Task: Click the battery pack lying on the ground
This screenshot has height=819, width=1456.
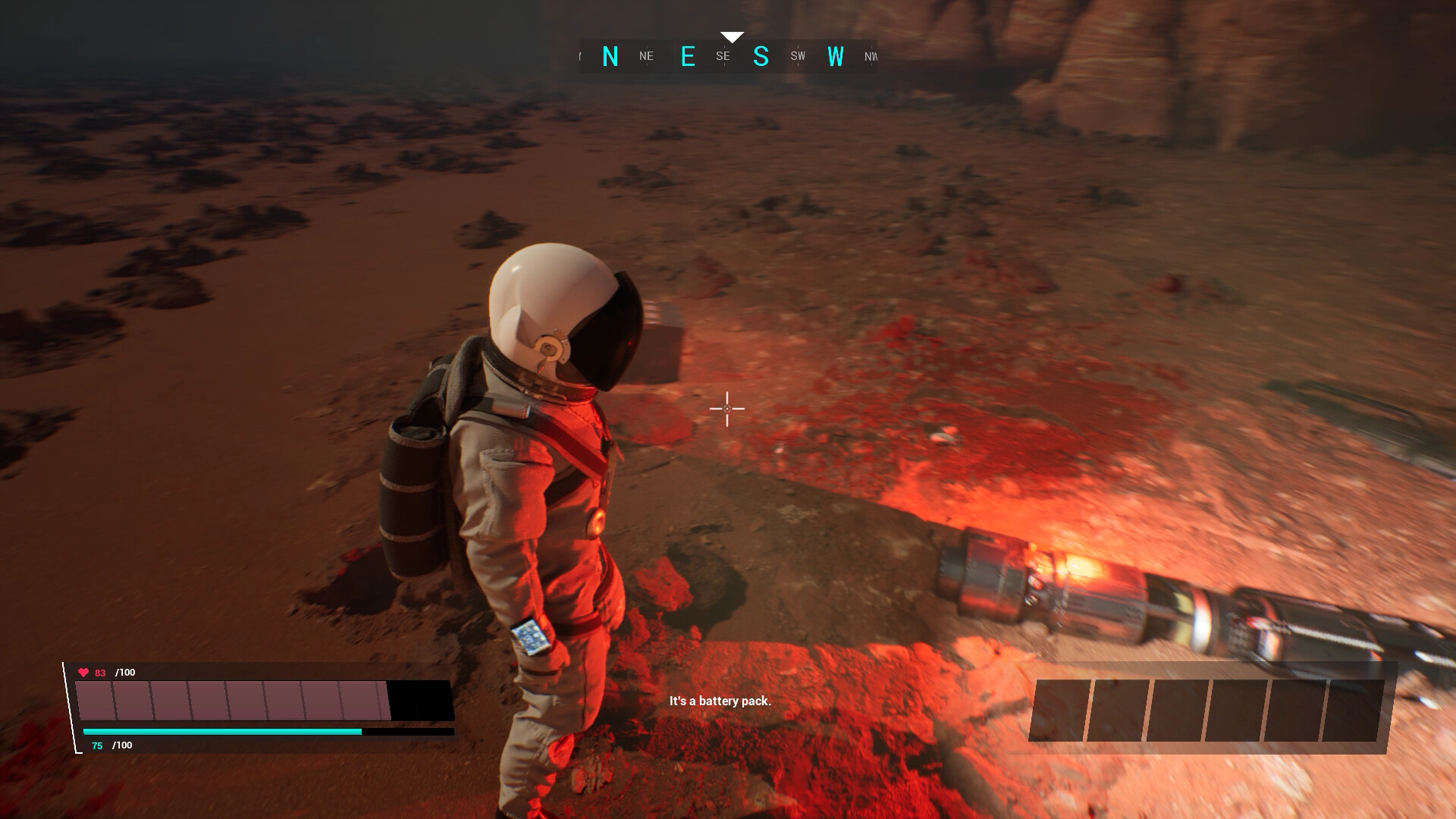Action: 1062,584
